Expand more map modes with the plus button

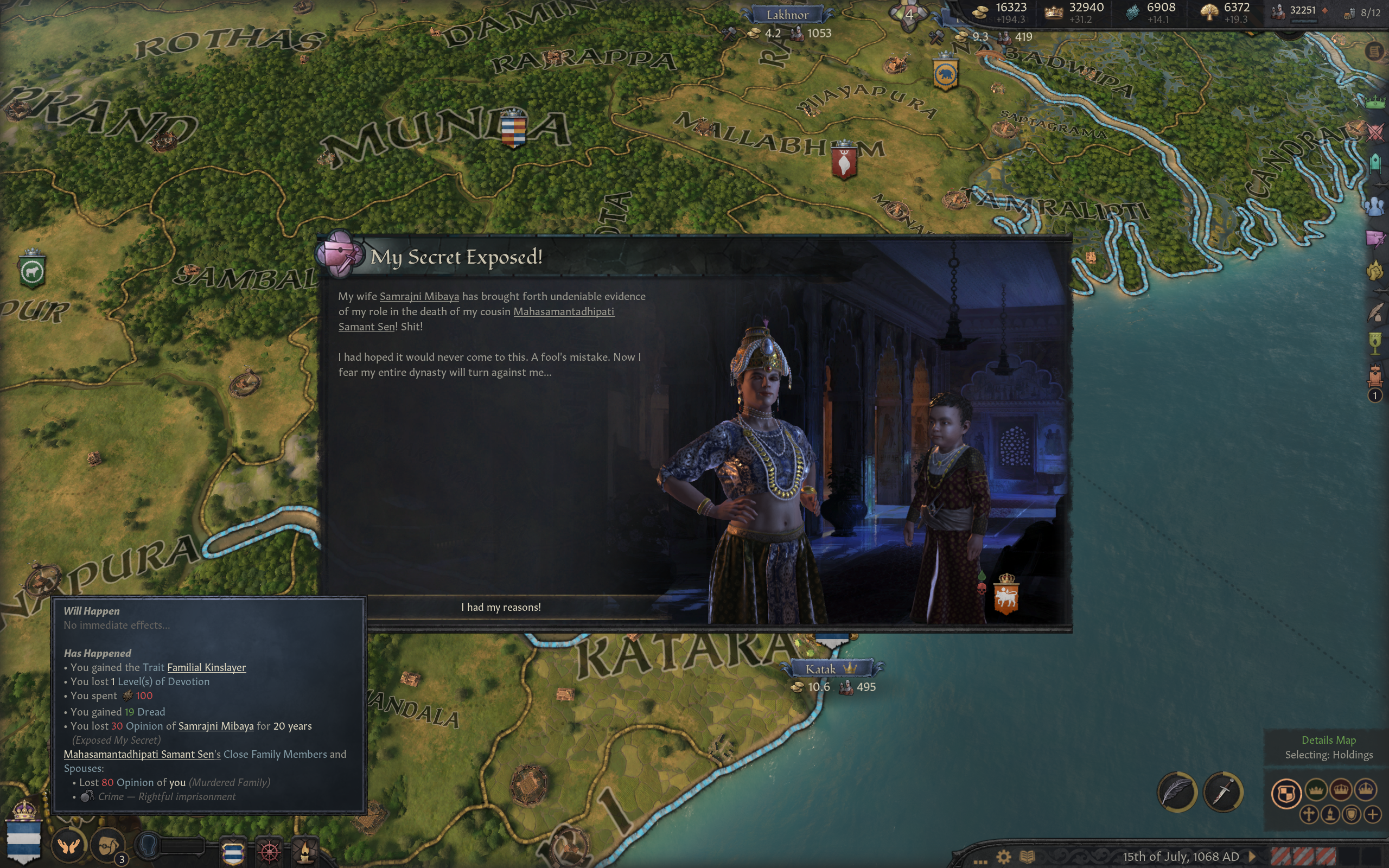point(1372,815)
